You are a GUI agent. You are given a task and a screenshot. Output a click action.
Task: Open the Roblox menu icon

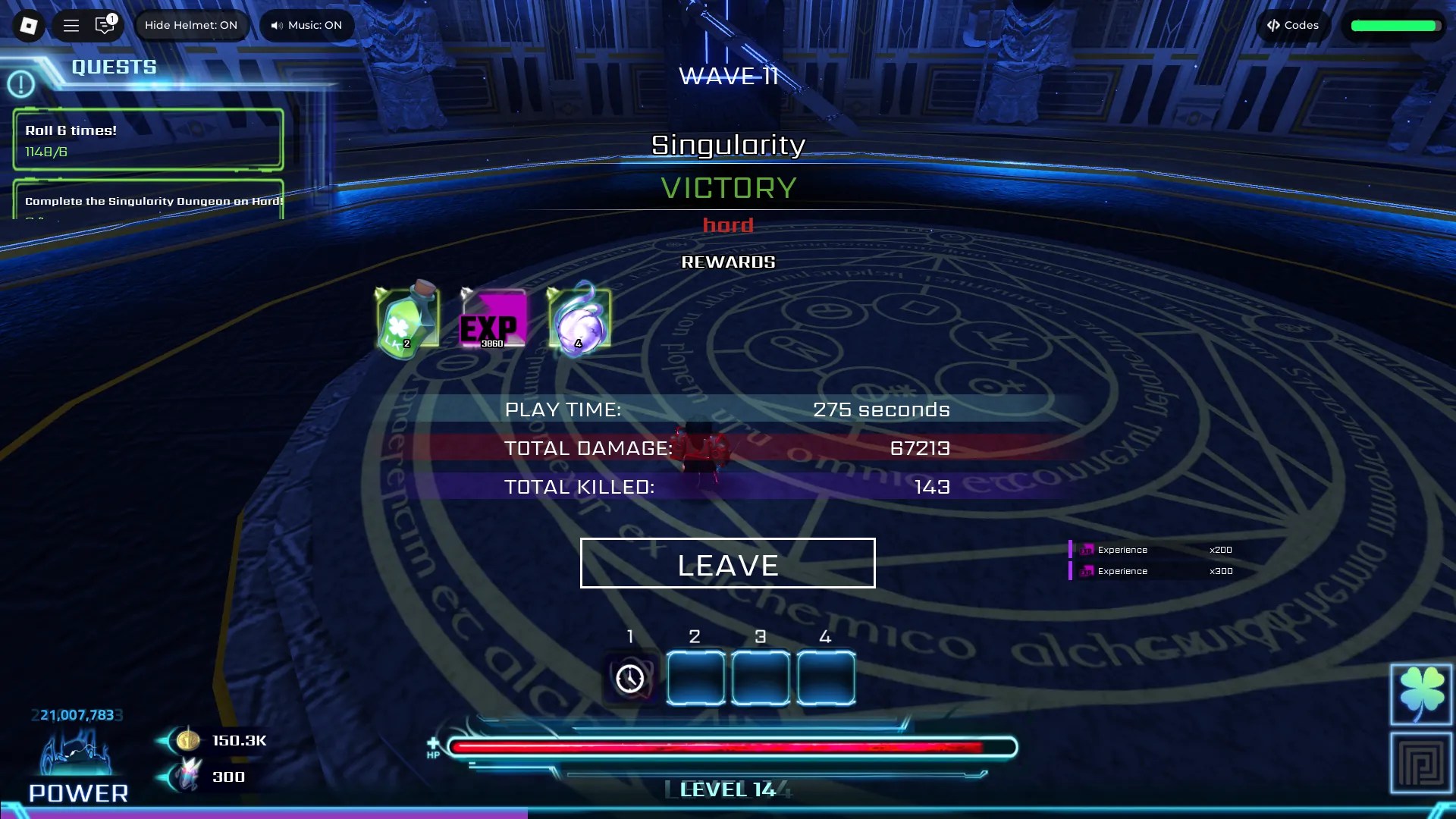tap(27, 25)
